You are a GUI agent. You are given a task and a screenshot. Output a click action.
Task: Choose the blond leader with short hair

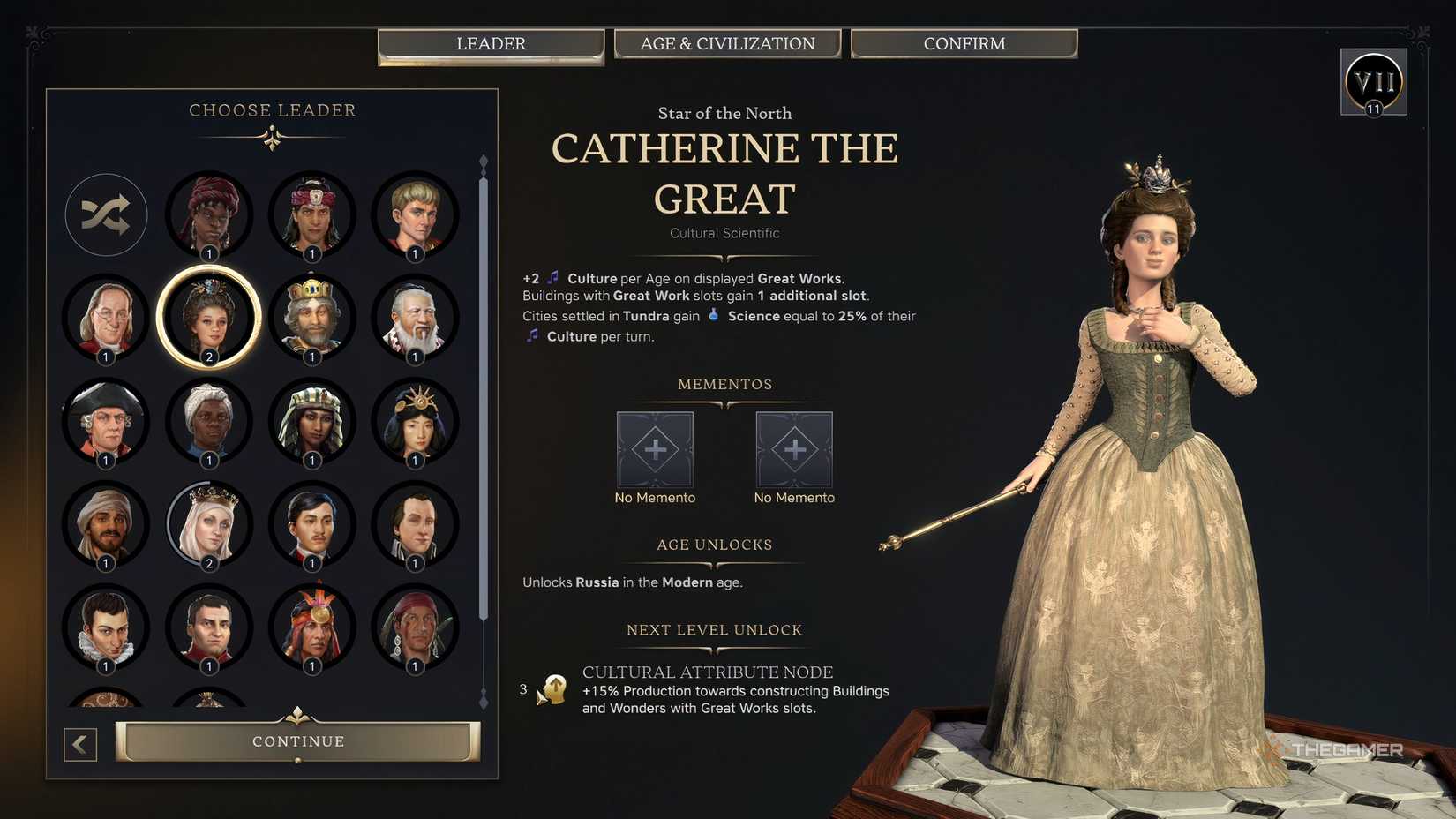pyautogui.click(x=416, y=214)
